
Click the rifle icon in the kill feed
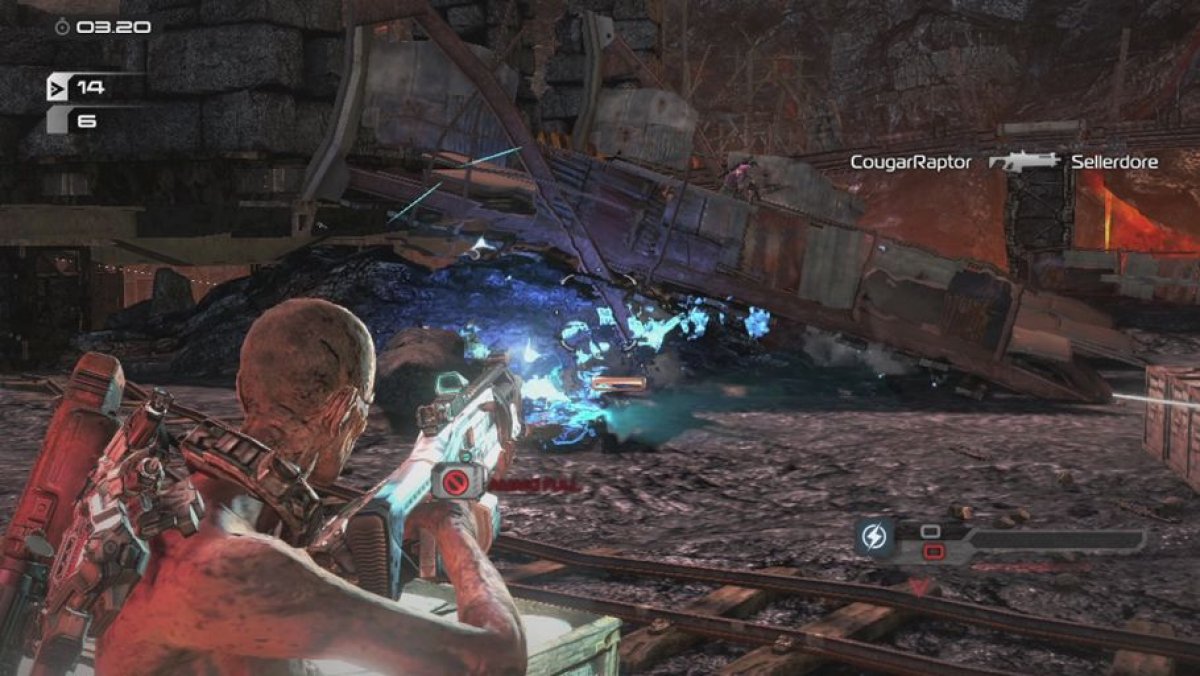point(1024,162)
